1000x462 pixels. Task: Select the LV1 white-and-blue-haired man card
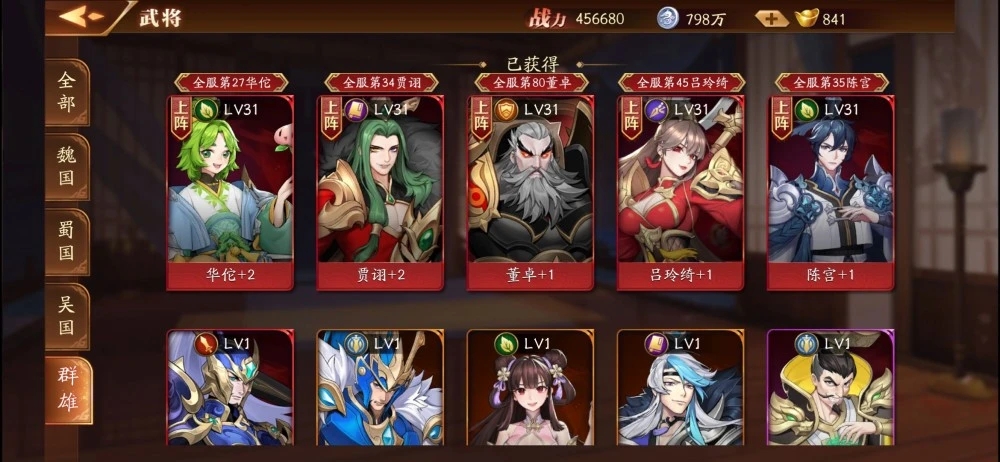[680, 390]
